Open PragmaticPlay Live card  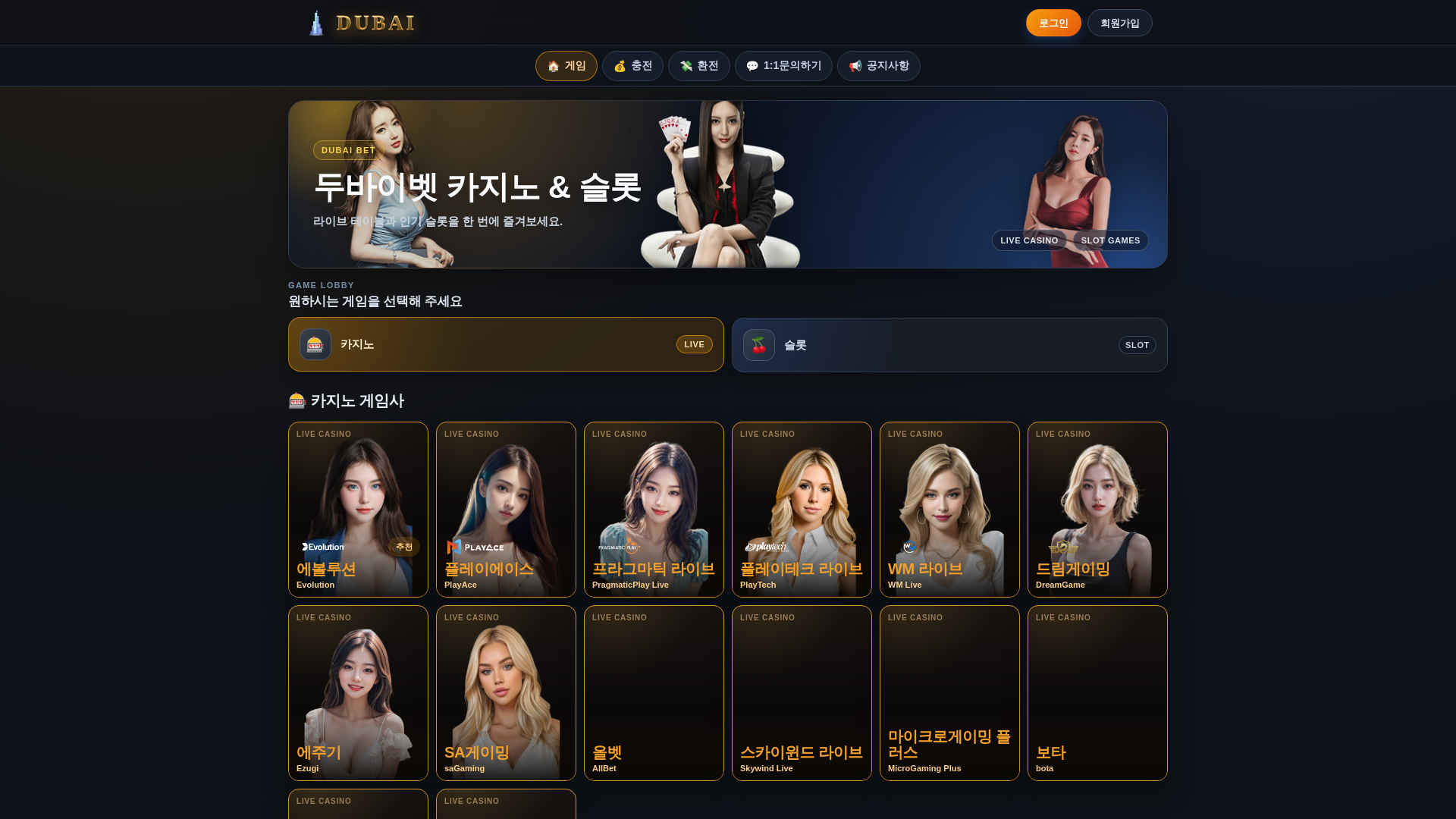654,510
